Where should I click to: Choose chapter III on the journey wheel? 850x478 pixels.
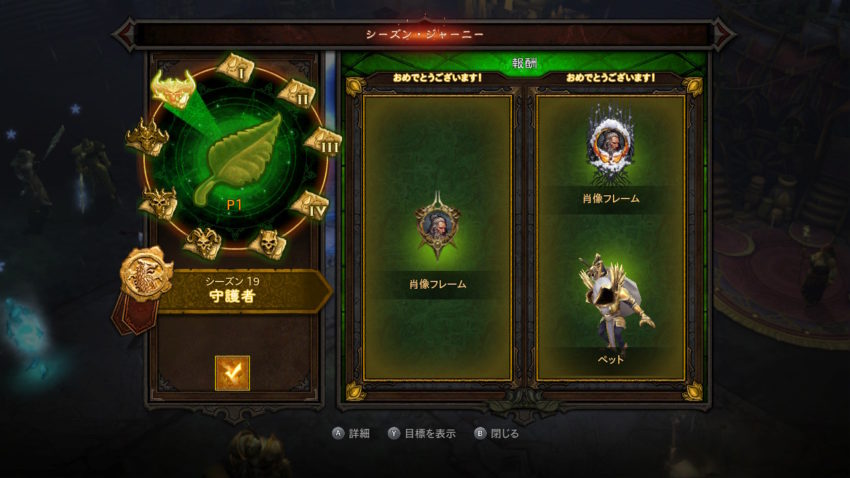(x=322, y=142)
